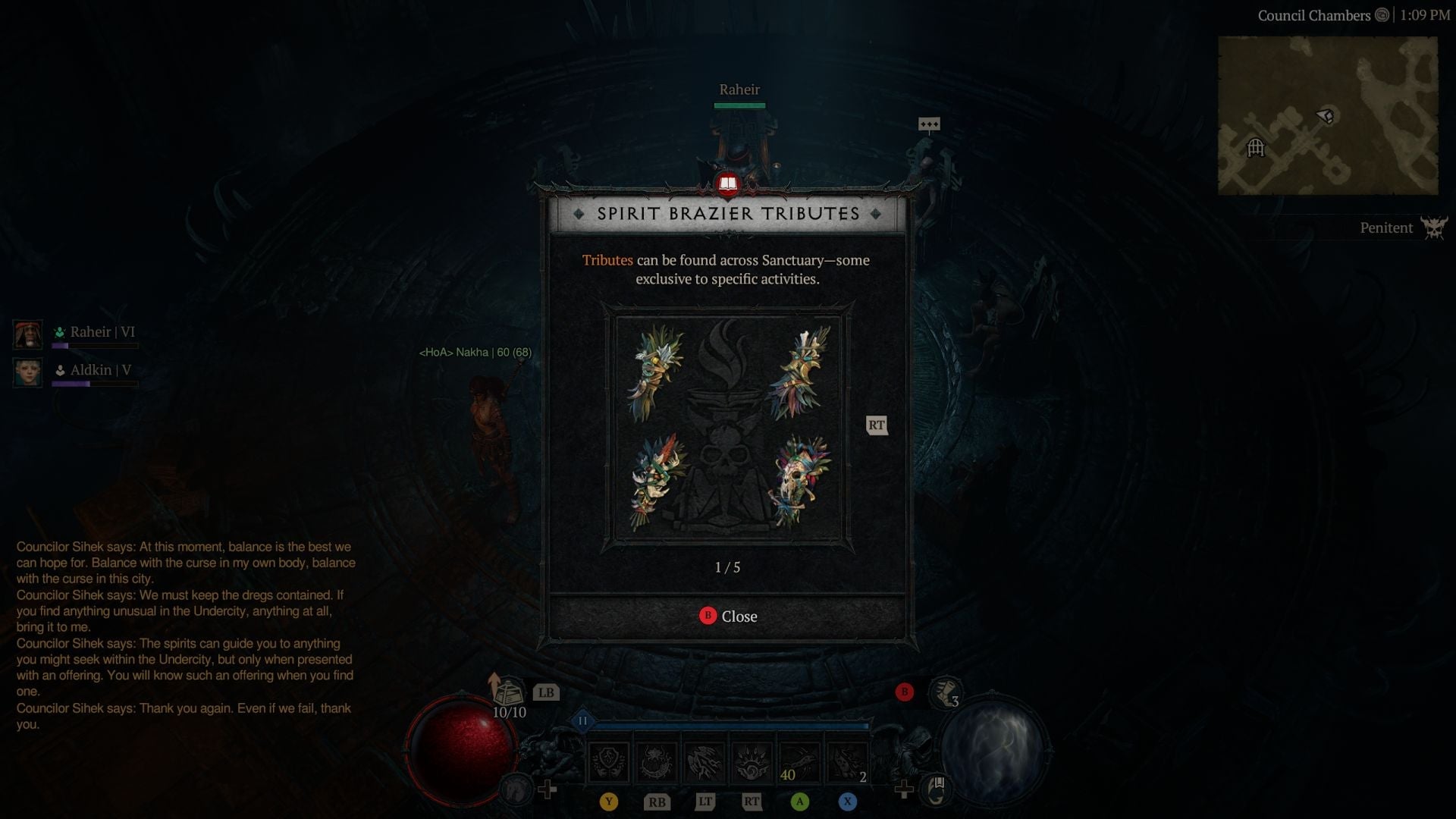Click the Penitent difficulty emblem
Viewport: 1456px width, 819px height.
1432,227
